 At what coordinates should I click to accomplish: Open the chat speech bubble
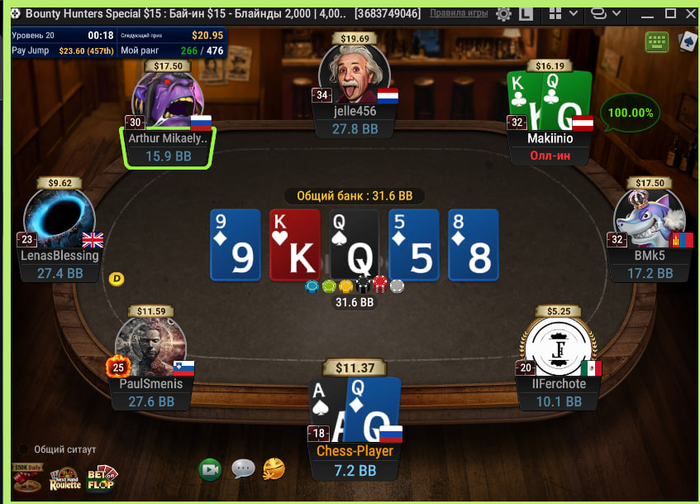[x=243, y=468]
